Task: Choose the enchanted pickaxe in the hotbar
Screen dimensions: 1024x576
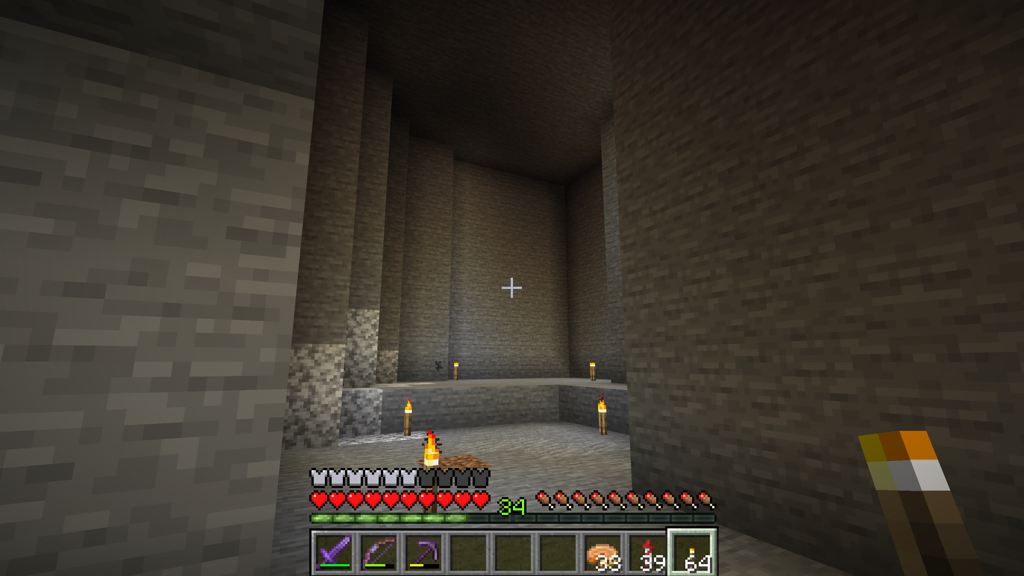Action: click(x=422, y=553)
